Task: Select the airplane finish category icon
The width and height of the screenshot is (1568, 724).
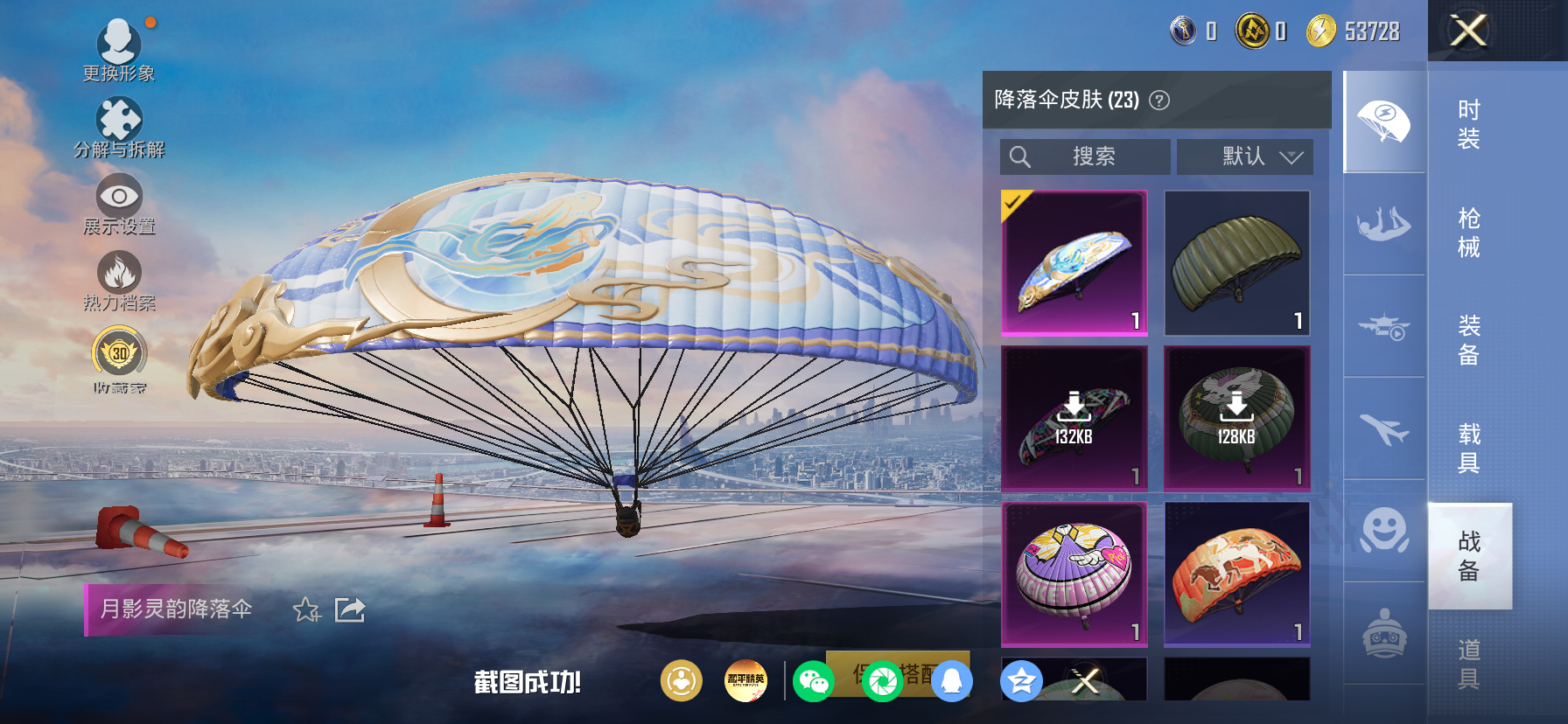Action: pyautogui.click(x=1382, y=428)
